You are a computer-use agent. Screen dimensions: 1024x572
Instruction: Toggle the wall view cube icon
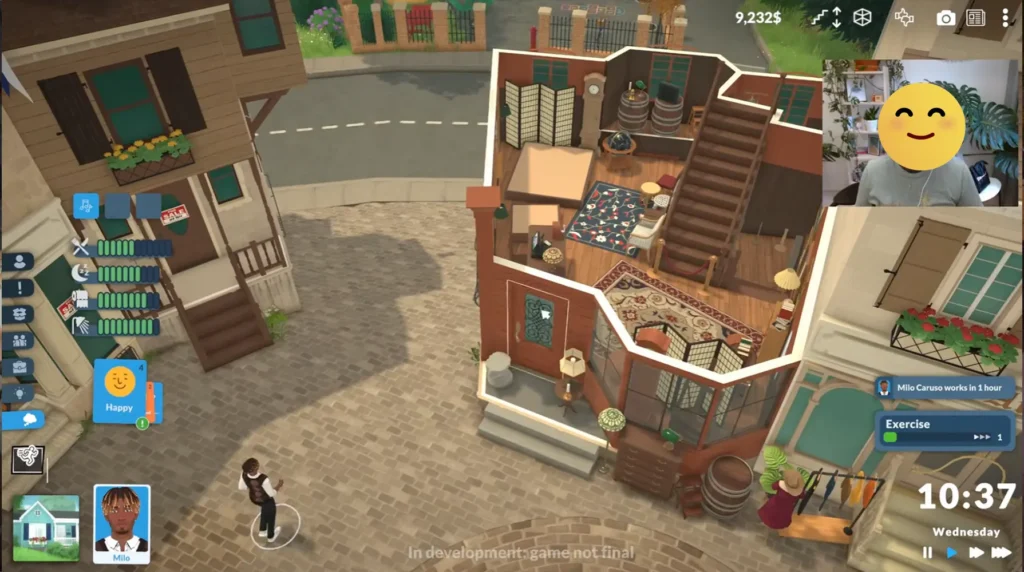(862, 18)
